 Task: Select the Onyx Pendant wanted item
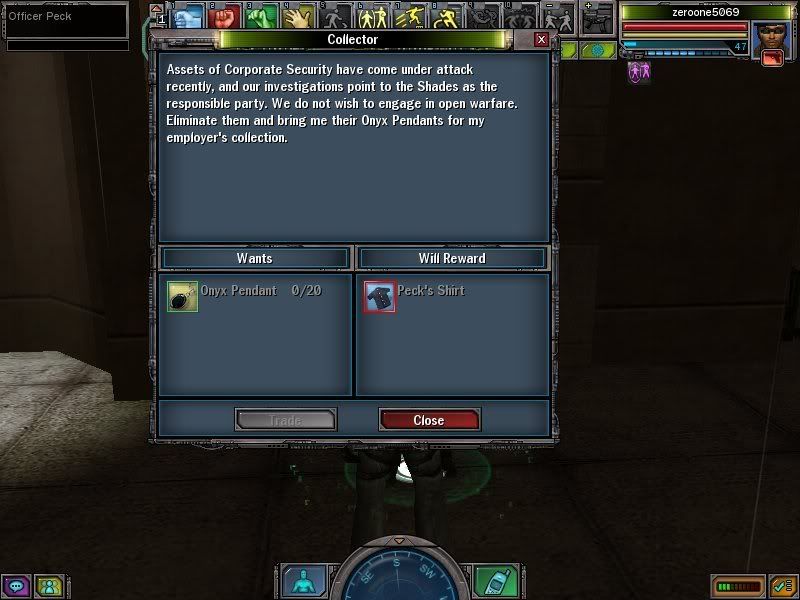click(x=183, y=297)
